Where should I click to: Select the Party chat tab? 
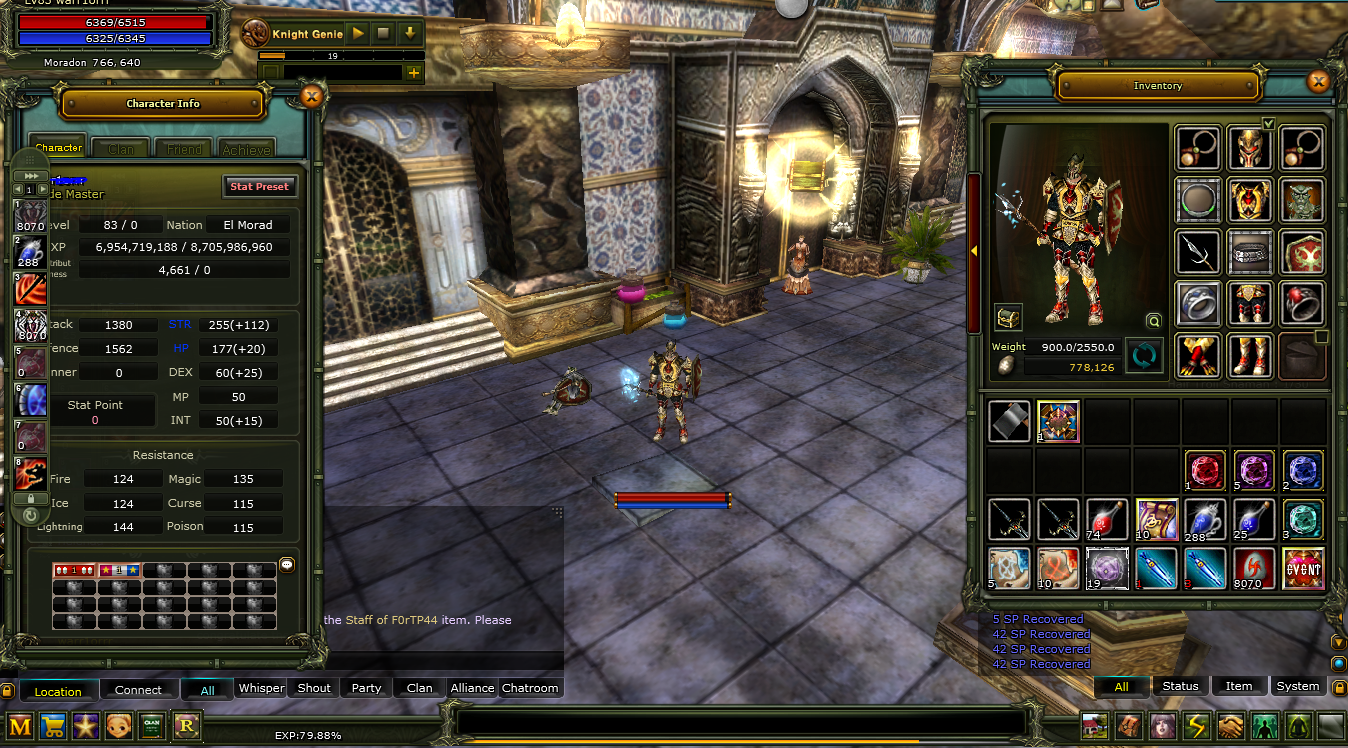click(x=366, y=688)
